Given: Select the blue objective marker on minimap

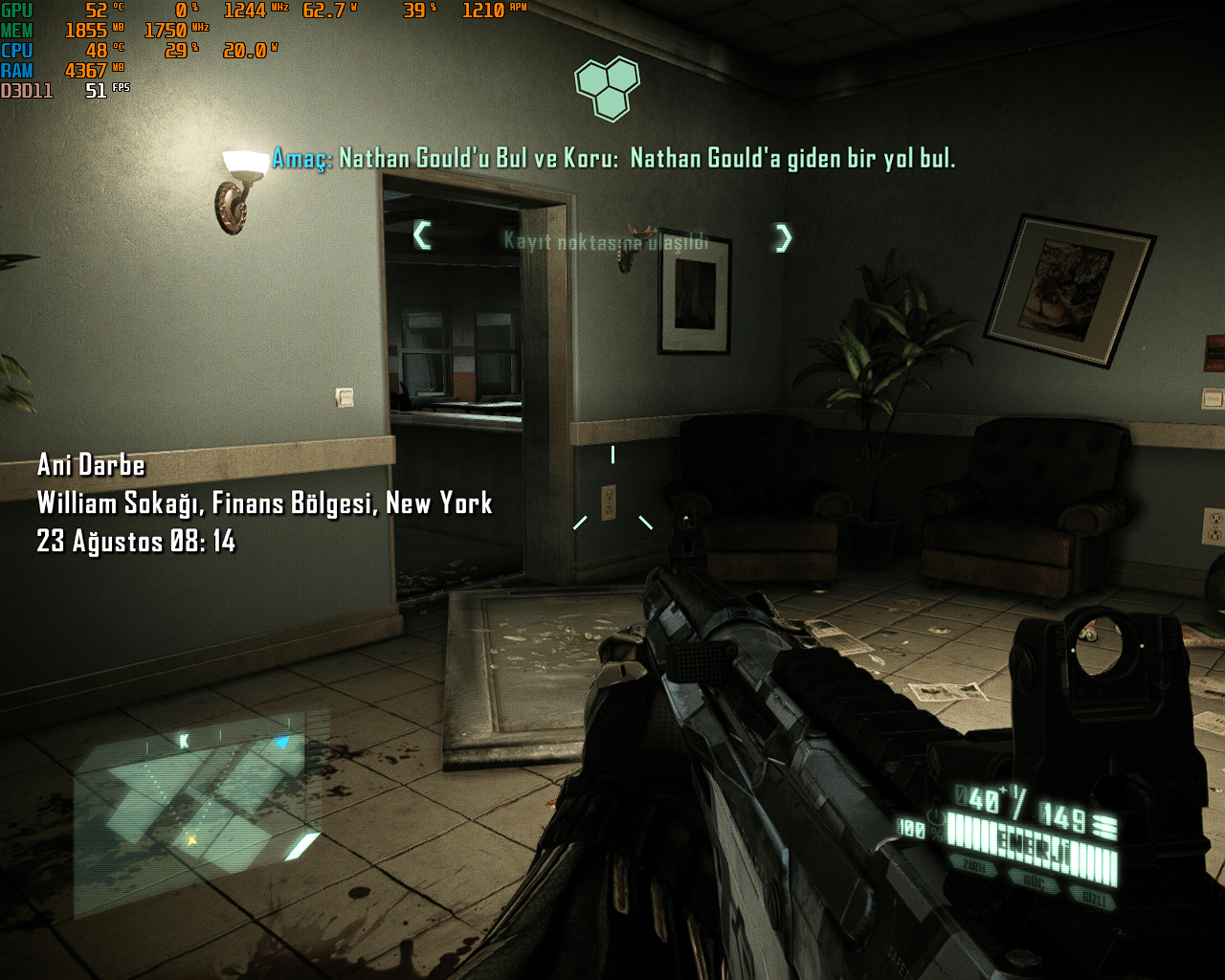Looking at the screenshot, I should pos(281,742).
